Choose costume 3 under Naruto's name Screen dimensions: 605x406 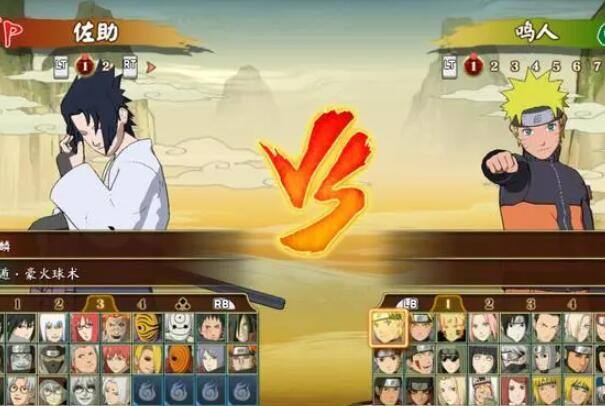coord(514,66)
